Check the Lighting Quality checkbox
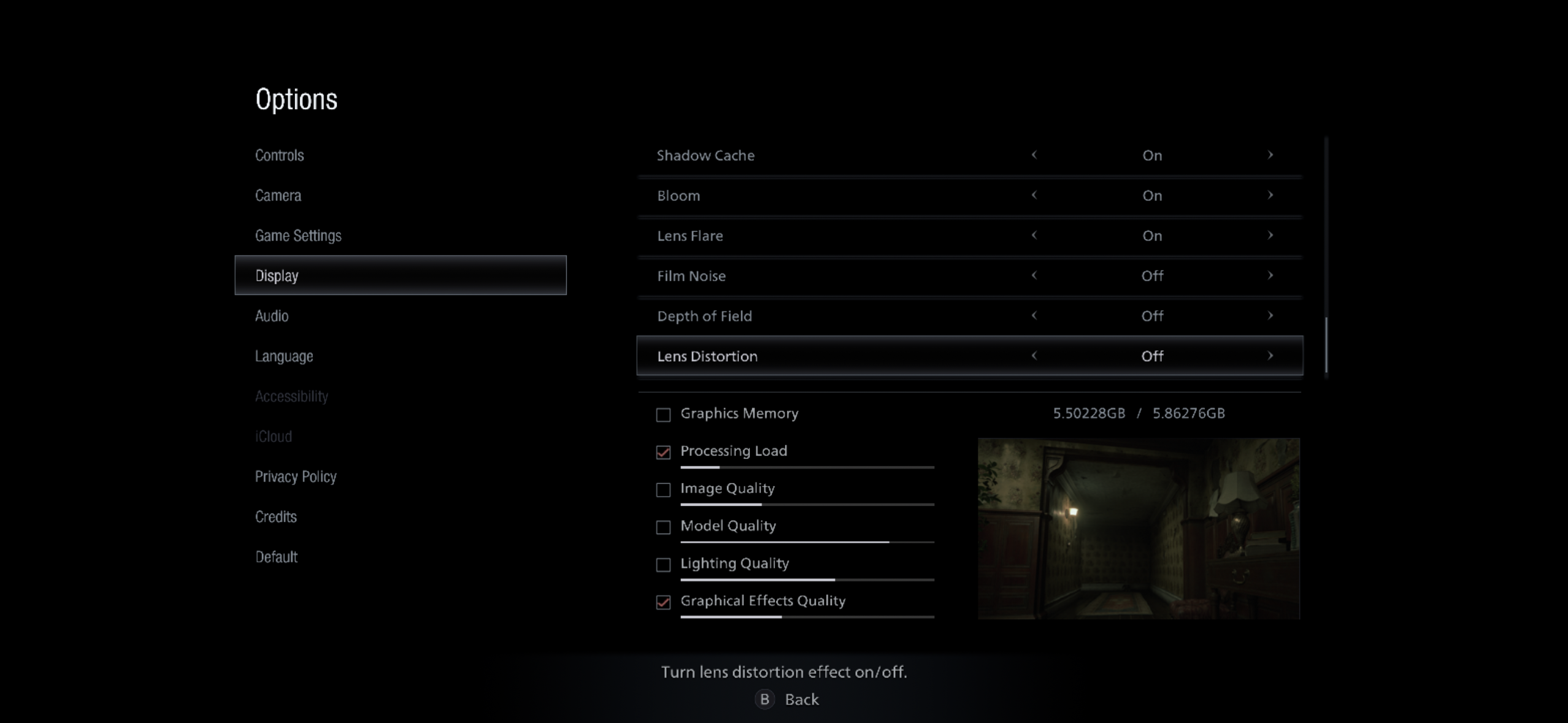This screenshot has width=1568, height=723. pos(663,565)
